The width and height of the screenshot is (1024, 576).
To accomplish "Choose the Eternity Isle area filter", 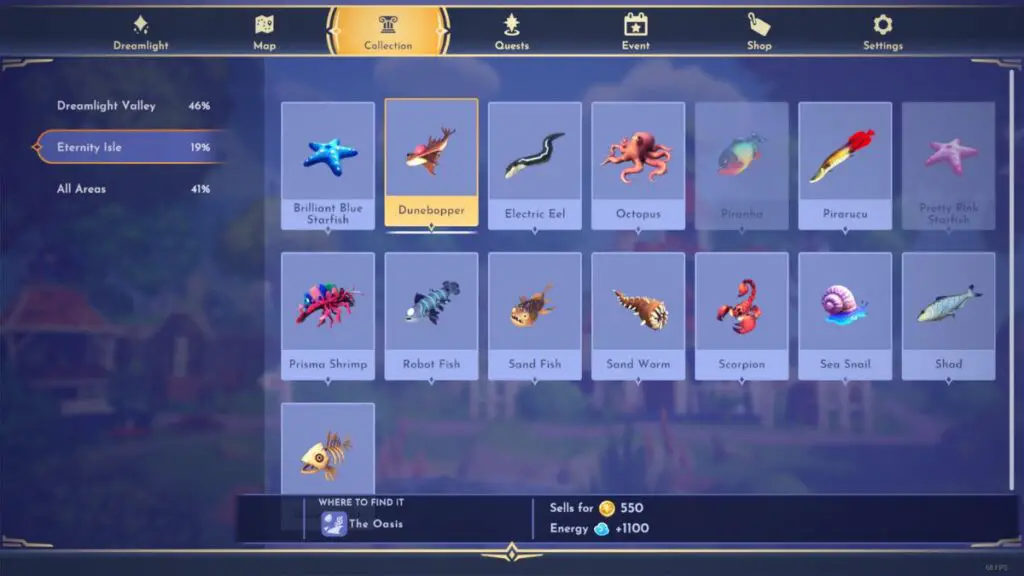I will pos(132,147).
